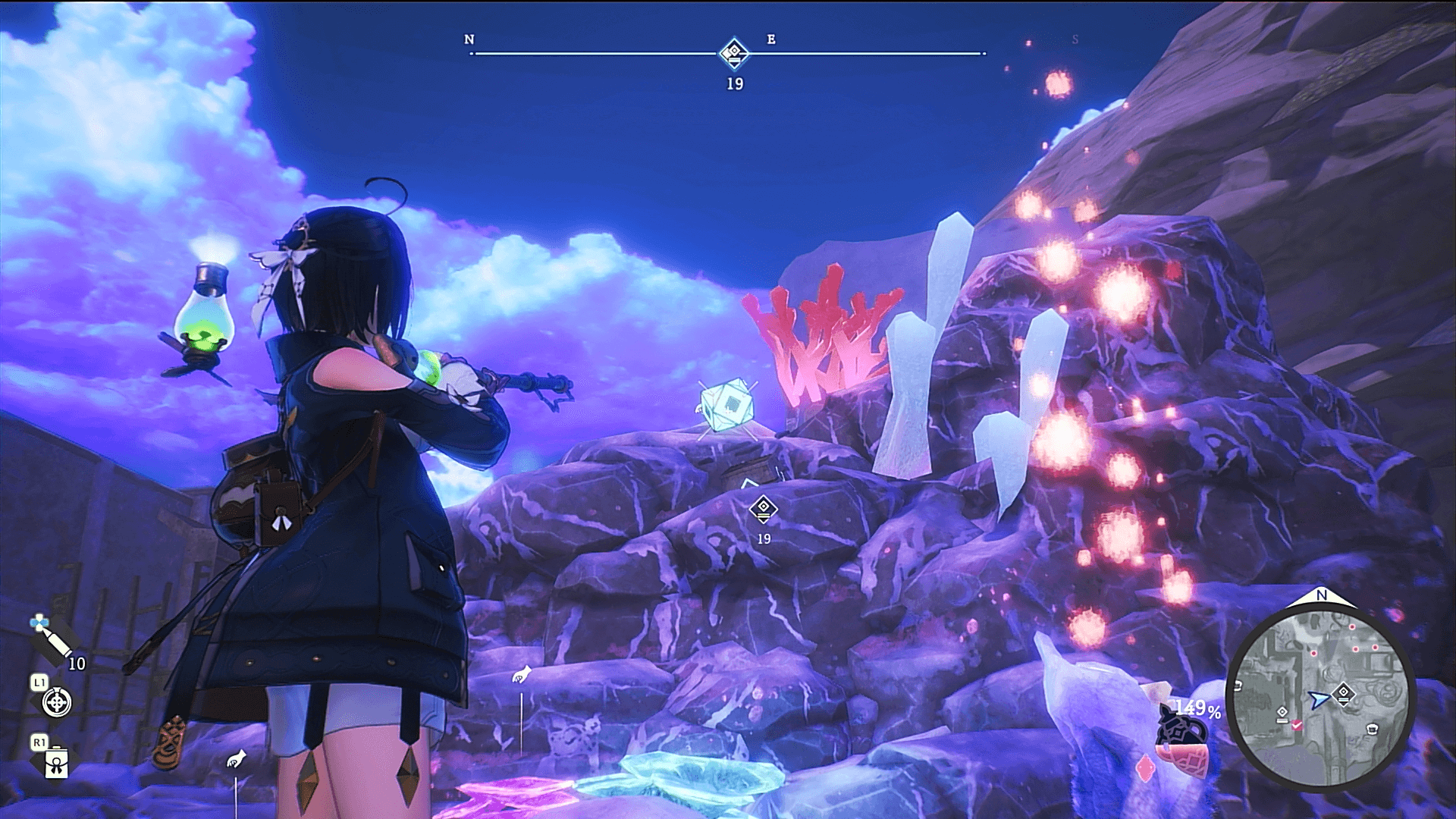Click the blue player arrow on minimap

pos(1319,699)
